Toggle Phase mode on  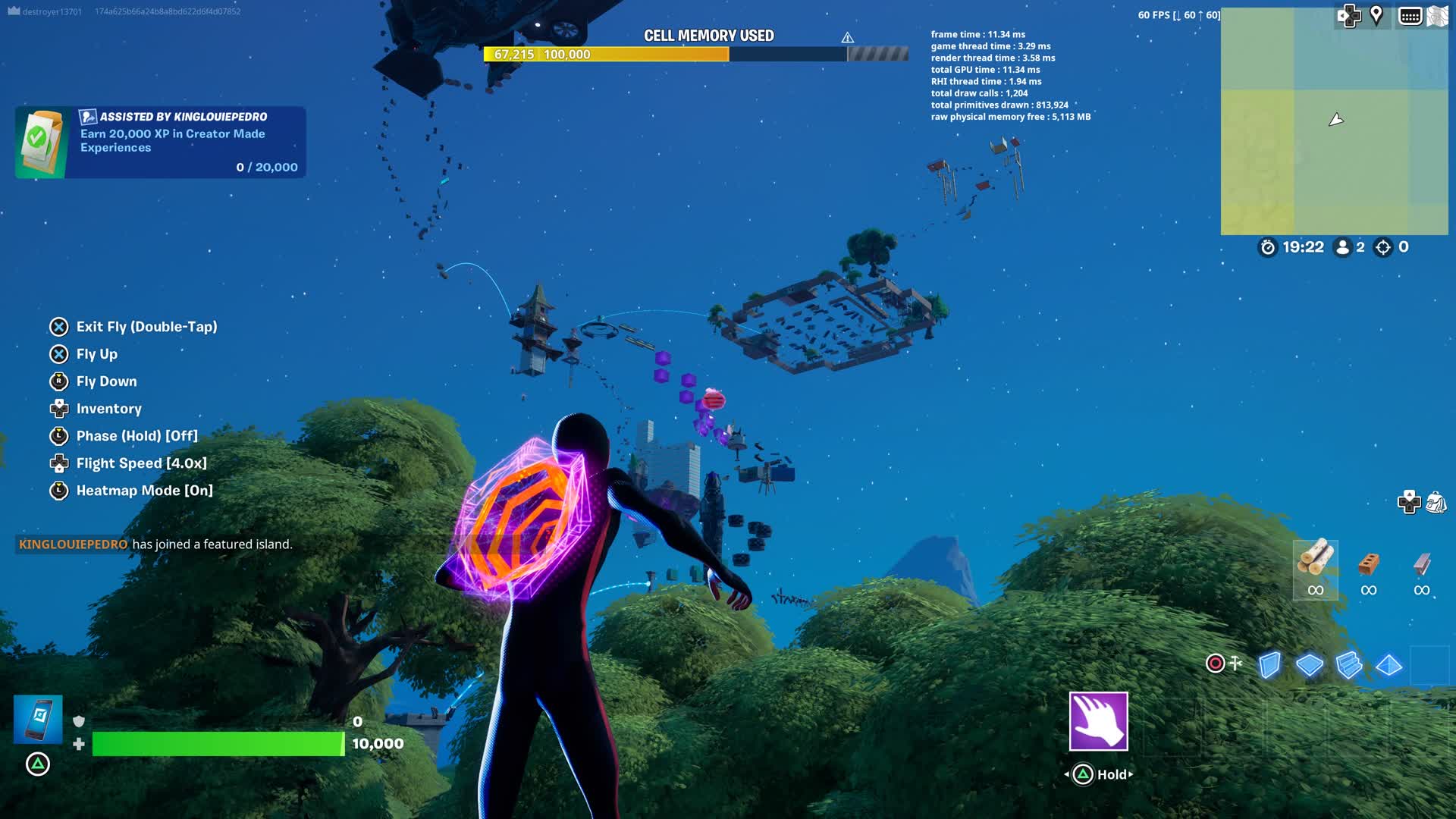(136, 436)
